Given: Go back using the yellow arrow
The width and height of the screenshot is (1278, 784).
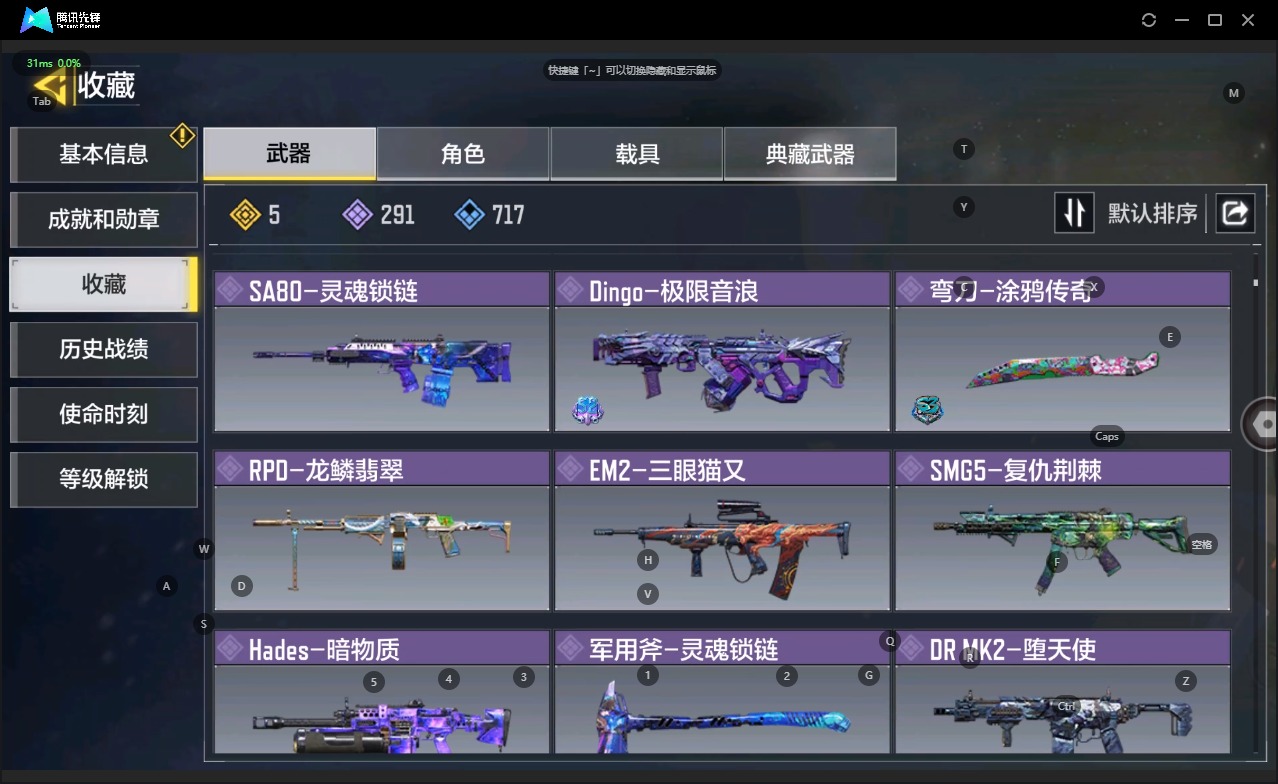Looking at the screenshot, I should [x=52, y=86].
